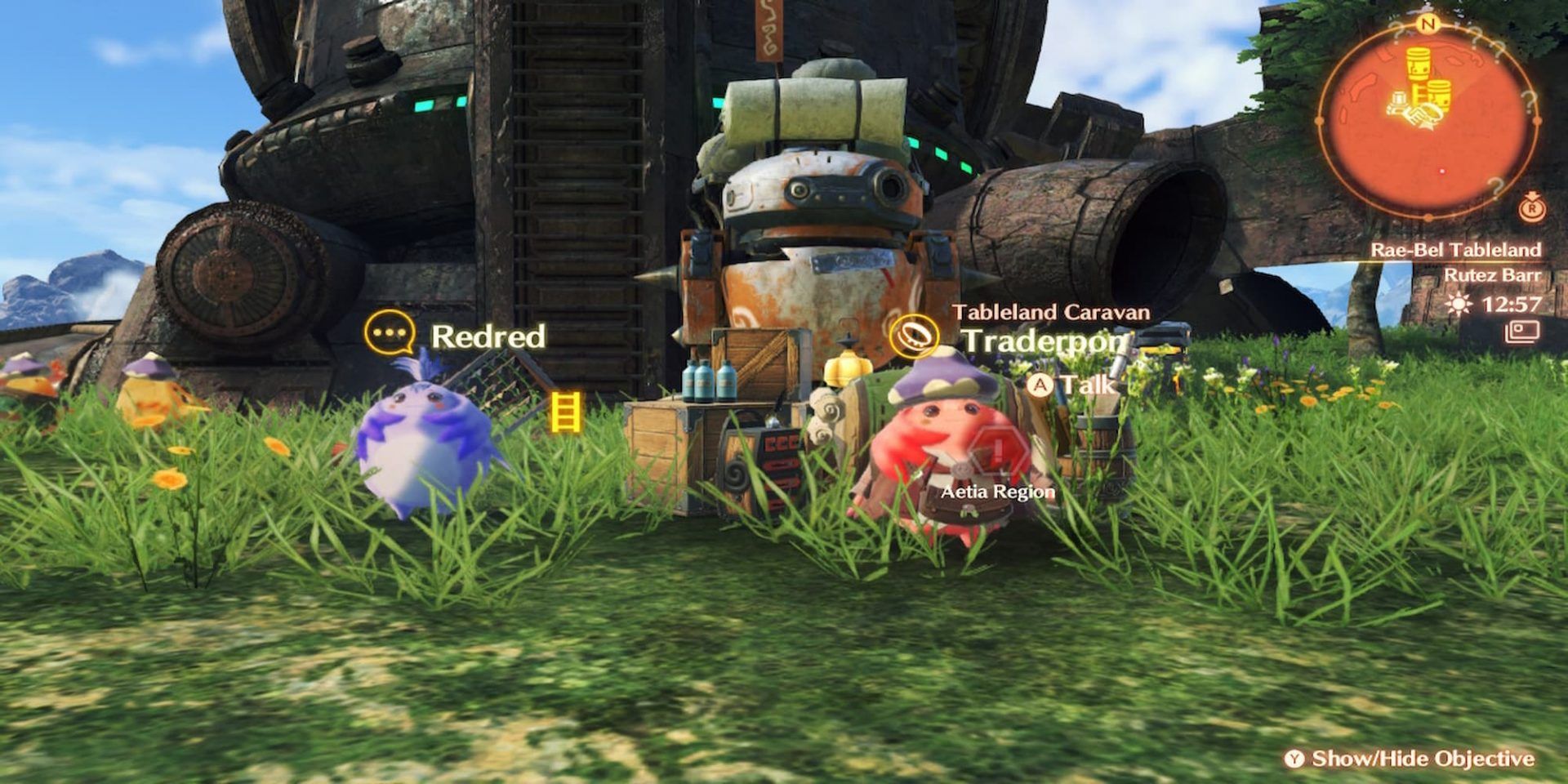Select the yellow landmark icon inside the minimap
The height and width of the screenshot is (784, 1568).
tap(1418, 64)
